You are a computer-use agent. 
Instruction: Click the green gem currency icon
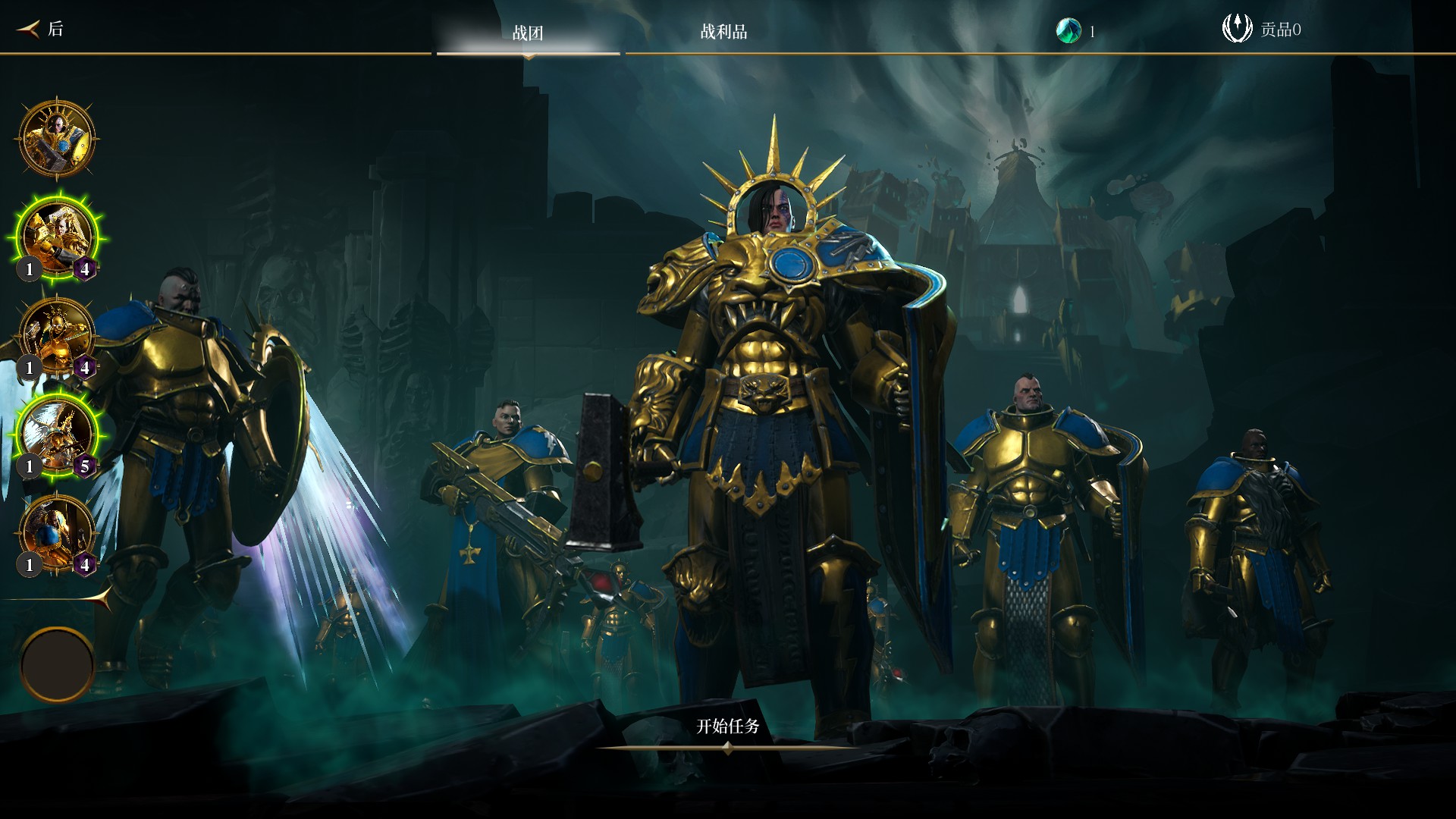(1068, 30)
